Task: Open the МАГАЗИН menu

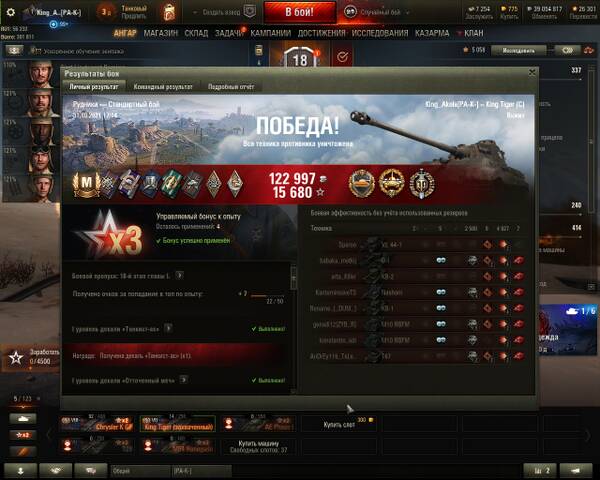Action: (160, 33)
